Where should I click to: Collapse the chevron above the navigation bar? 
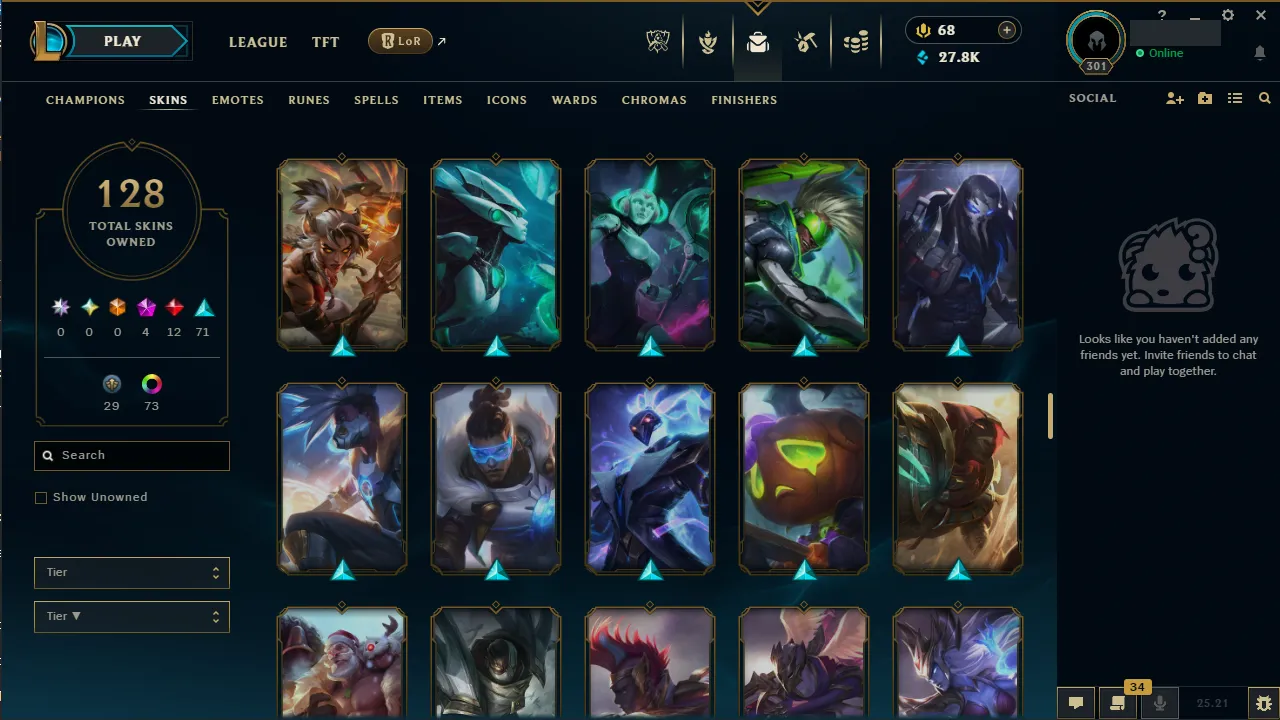[758, 7]
